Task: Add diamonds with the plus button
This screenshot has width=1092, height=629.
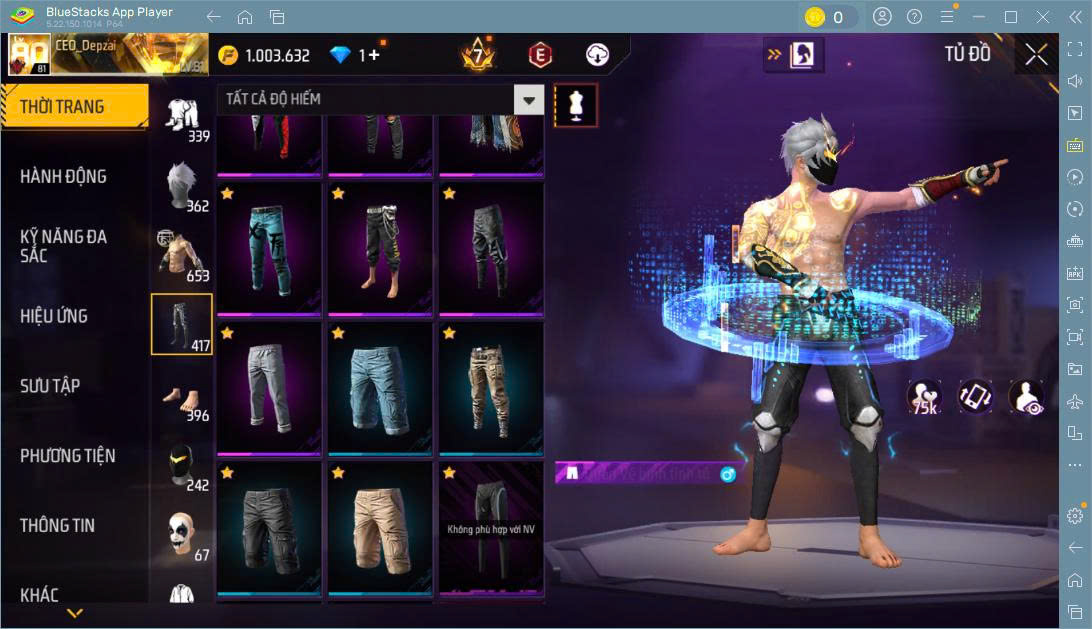Action: 375,56
